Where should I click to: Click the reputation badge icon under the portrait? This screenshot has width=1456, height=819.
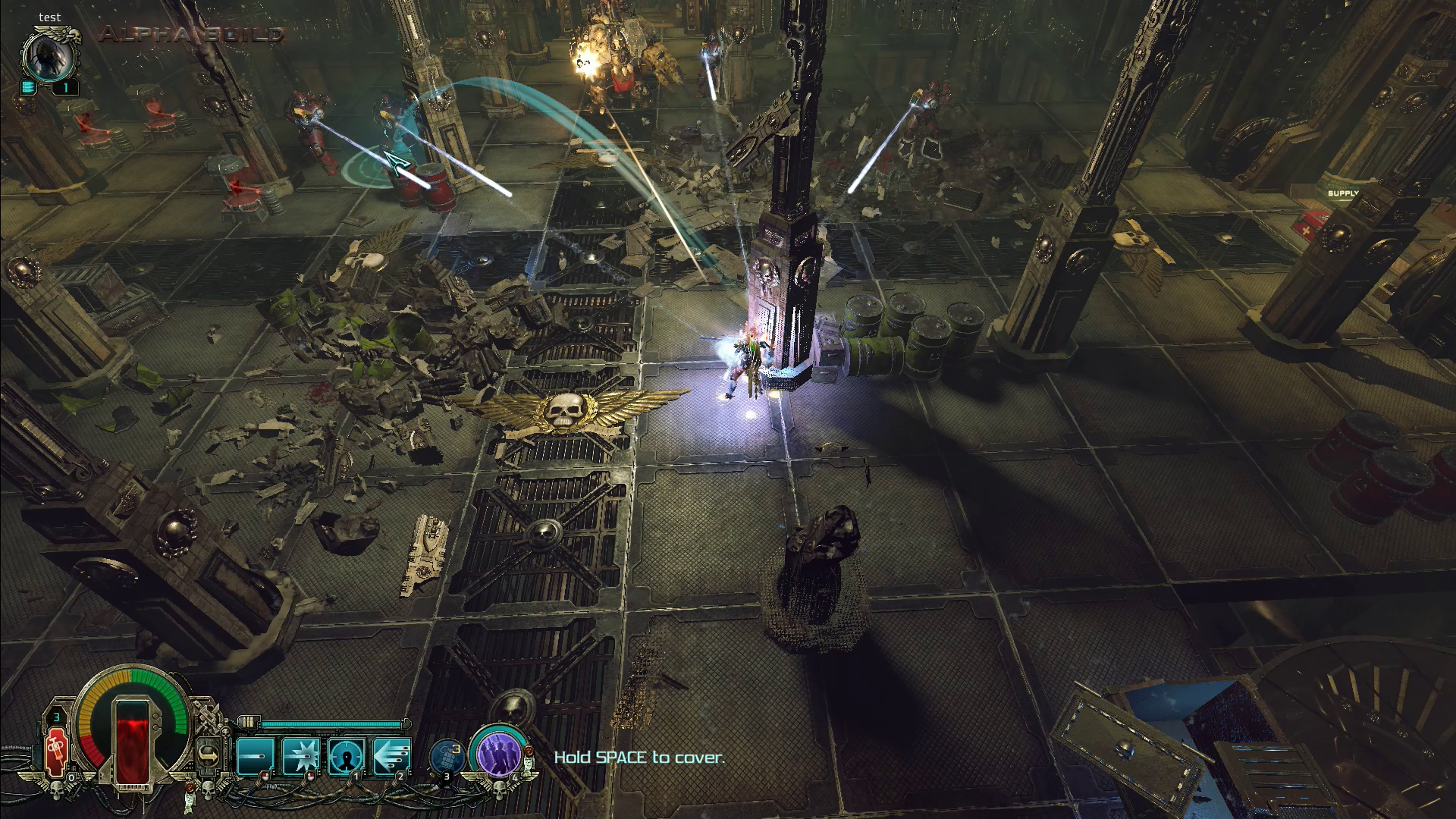(29, 87)
